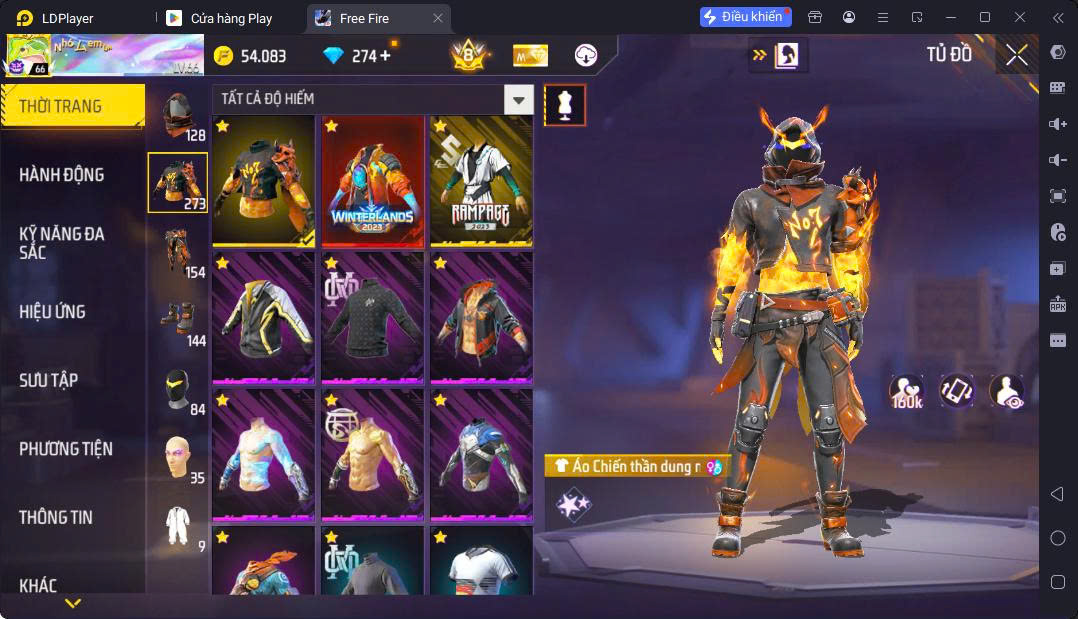Go to the SƯU TẬP tab
Image resolution: width=1078 pixels, height=619 pixels.
49,380
